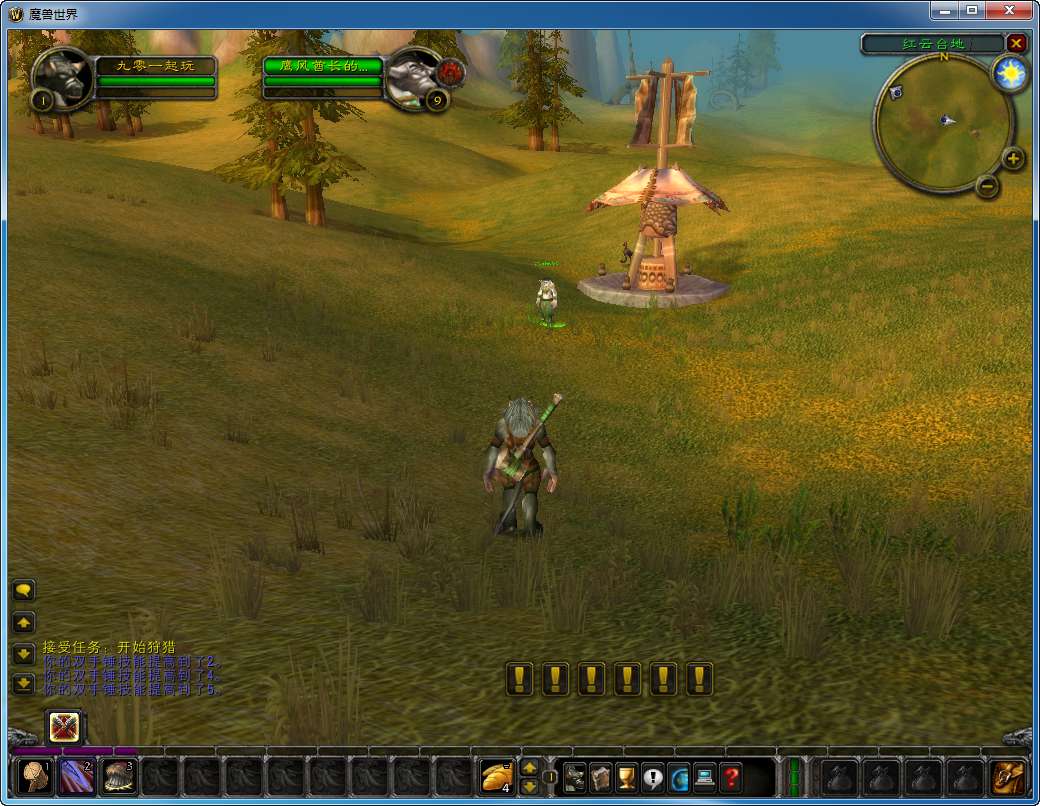Use the ability in hotbar slot 2
The image size is (1040, 806).
point(78,777)
